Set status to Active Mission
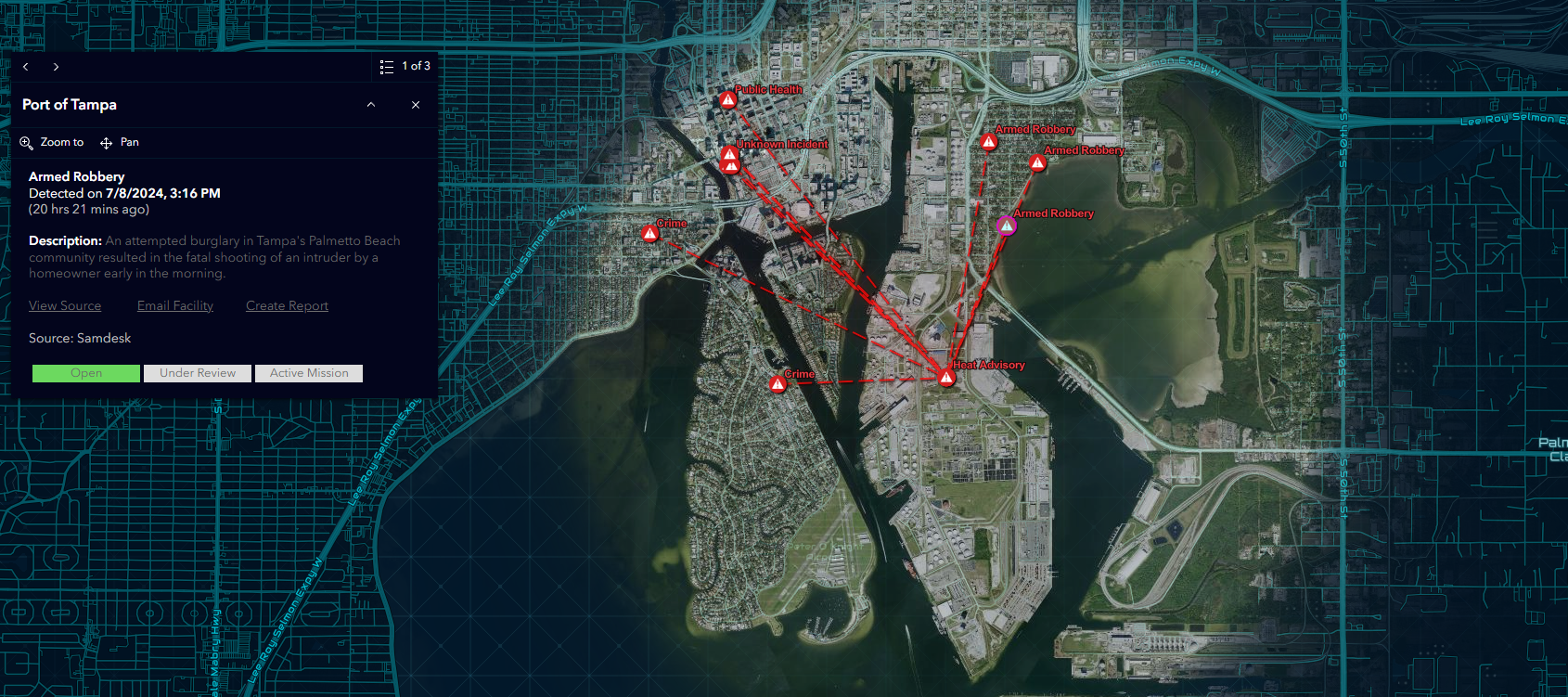Viewport: 1568px width, 697px height. [x=308, y=373]
